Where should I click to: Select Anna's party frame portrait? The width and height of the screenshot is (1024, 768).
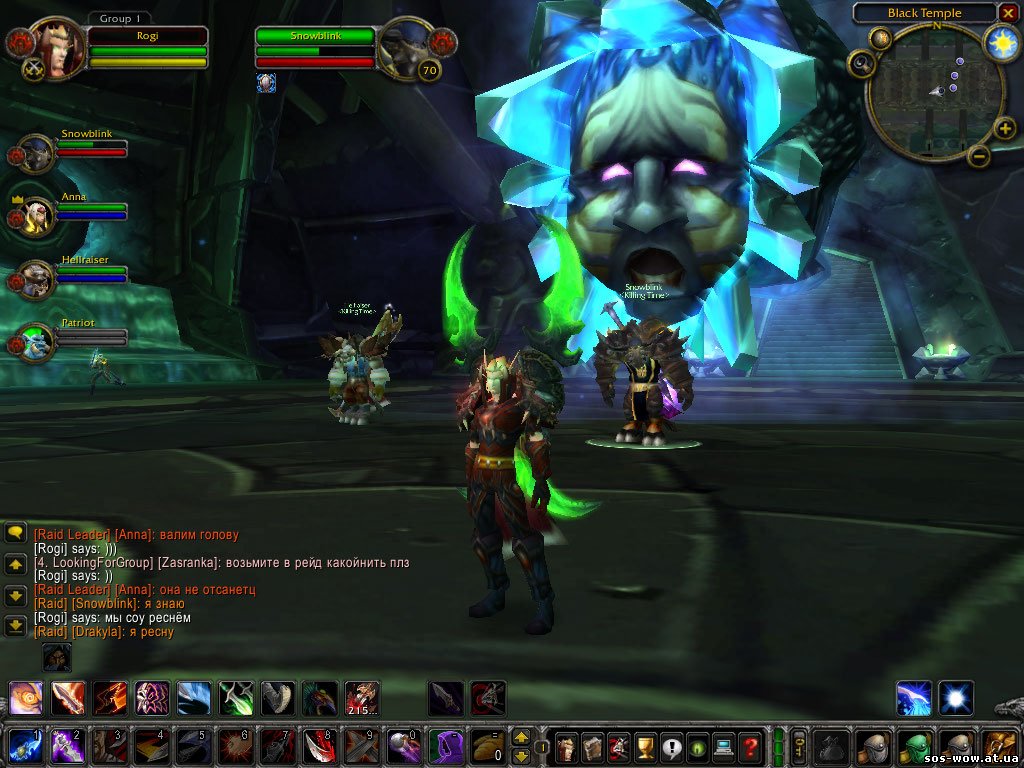click(37, 215)
